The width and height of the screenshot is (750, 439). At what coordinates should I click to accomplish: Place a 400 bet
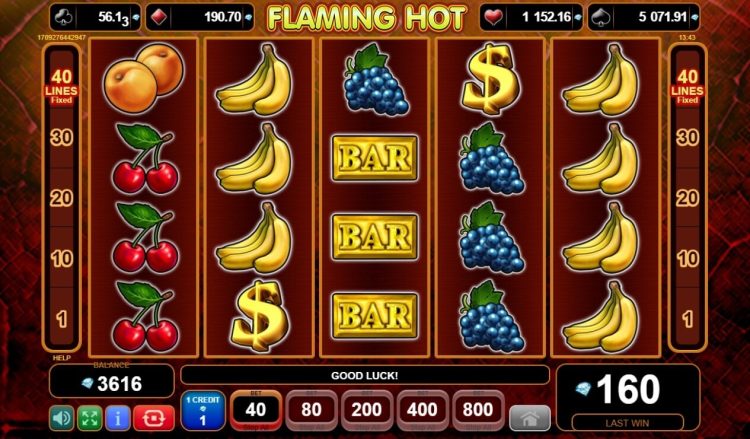tap(422, 411)
